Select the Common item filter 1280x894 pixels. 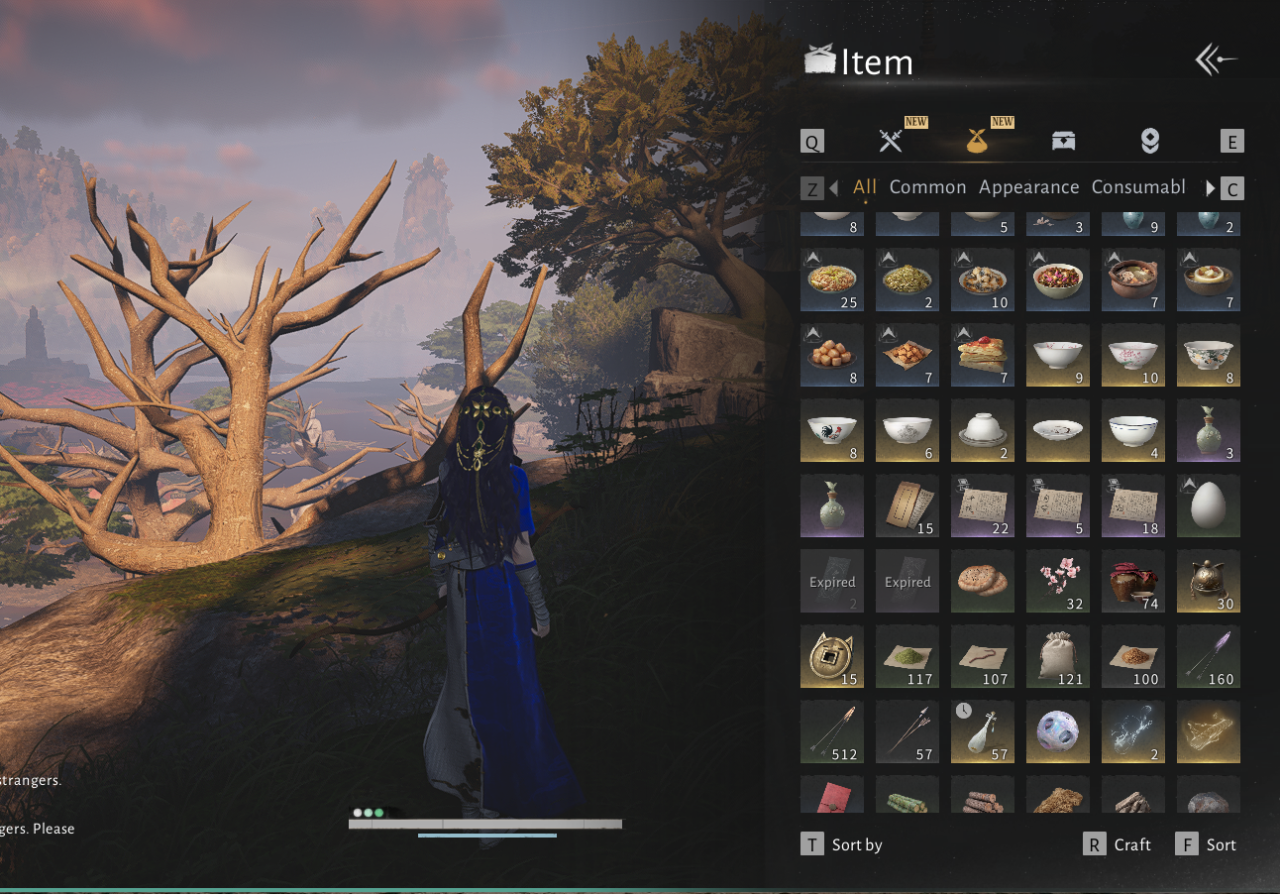[x=927, y=187]
